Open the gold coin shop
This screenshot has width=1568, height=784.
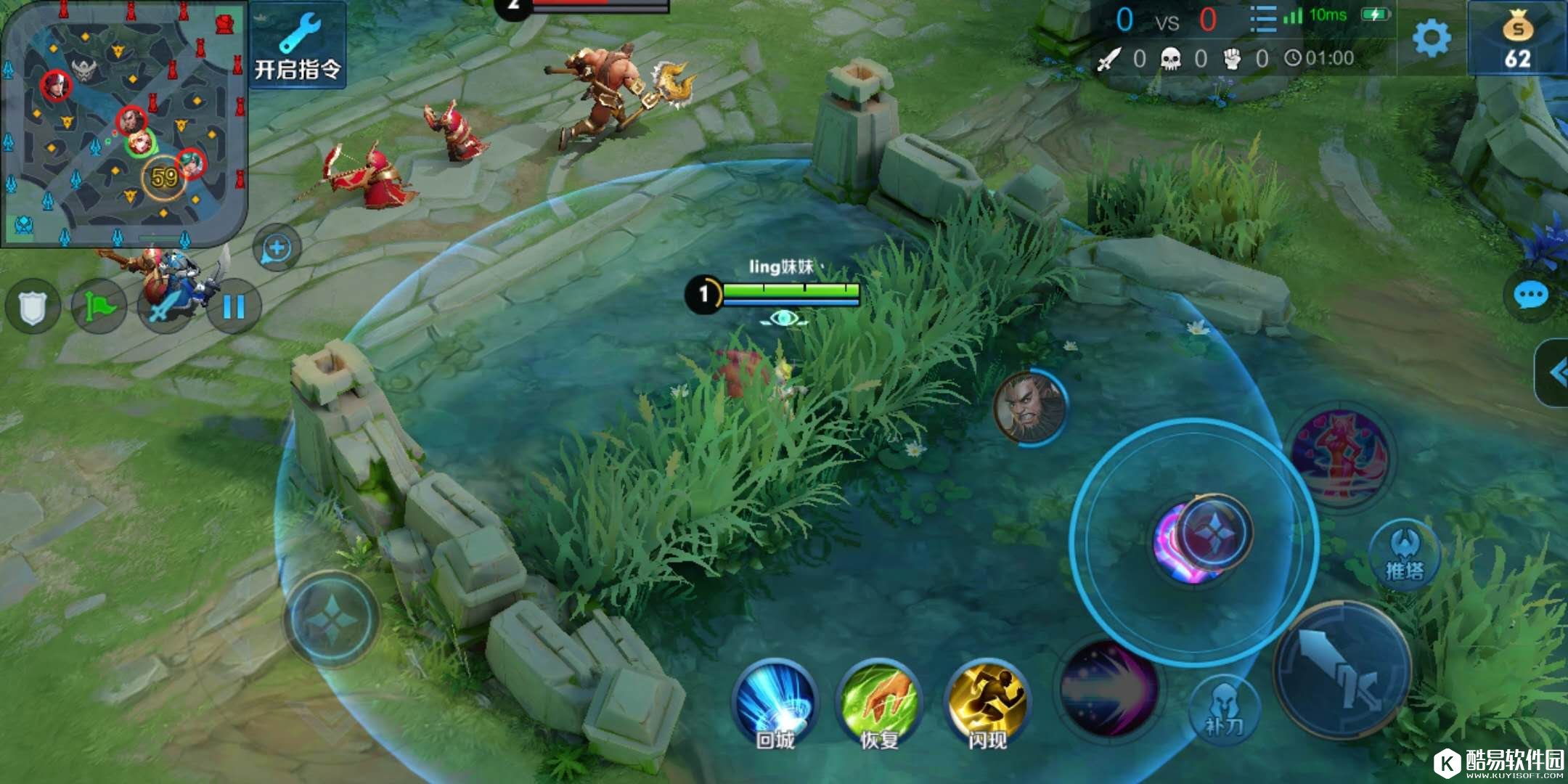1517,39
